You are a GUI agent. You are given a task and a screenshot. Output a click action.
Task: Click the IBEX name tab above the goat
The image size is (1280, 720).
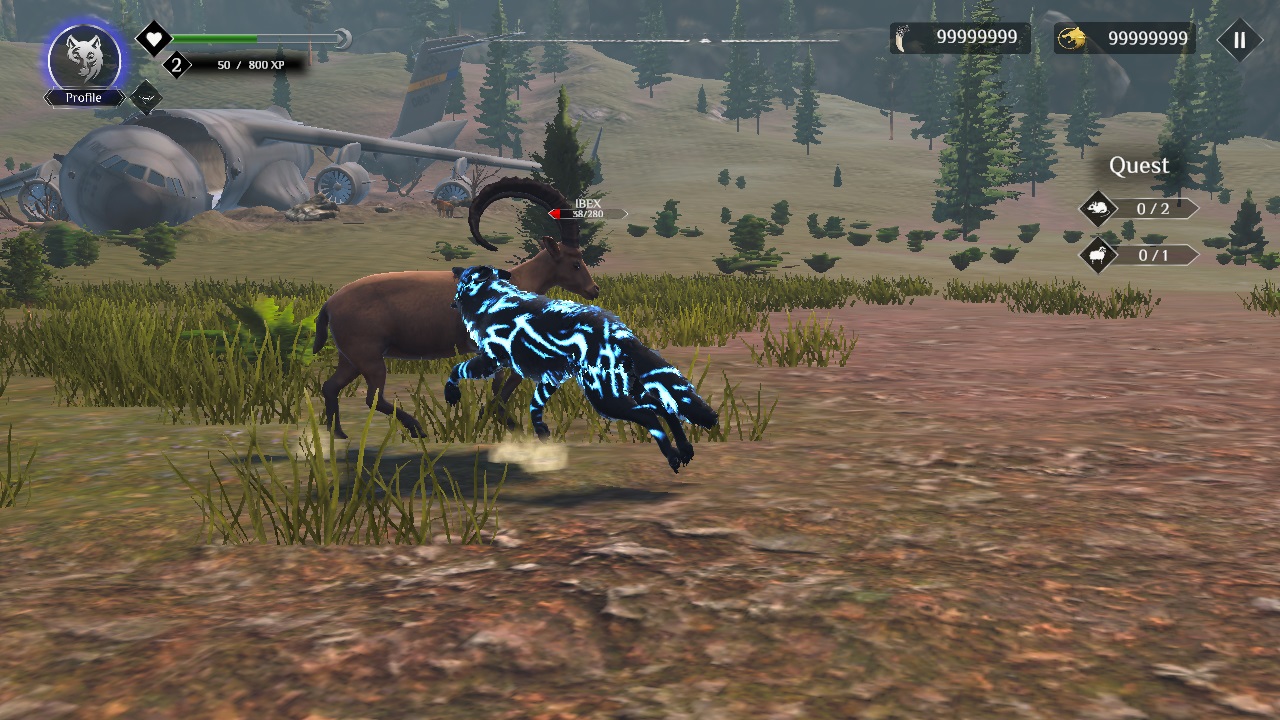coord(588,202)
